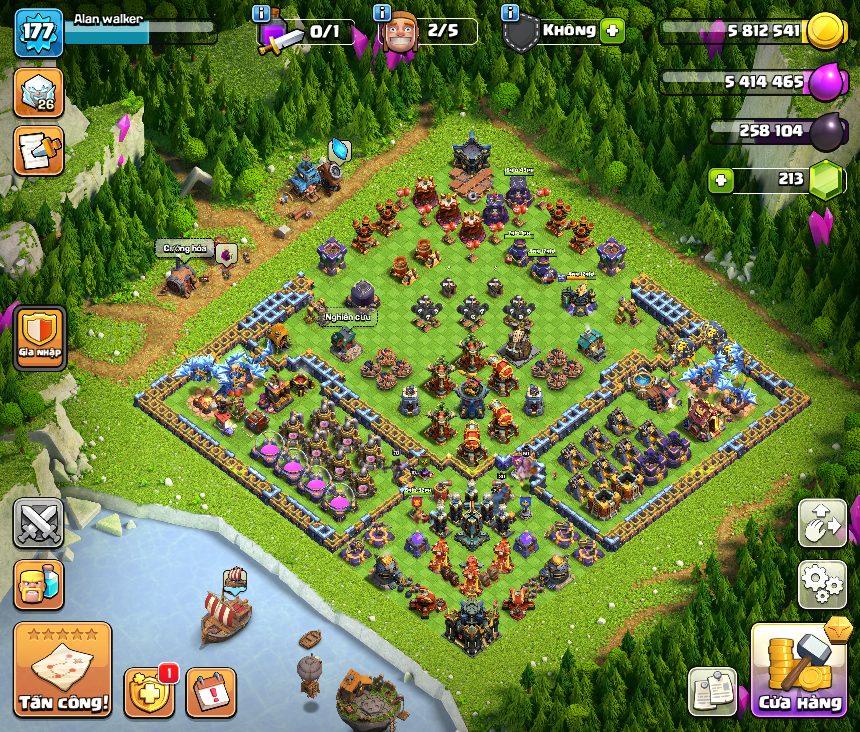Show info for the shield status
The width and height of the screenshot is (860, 732).
click(510, 14)
